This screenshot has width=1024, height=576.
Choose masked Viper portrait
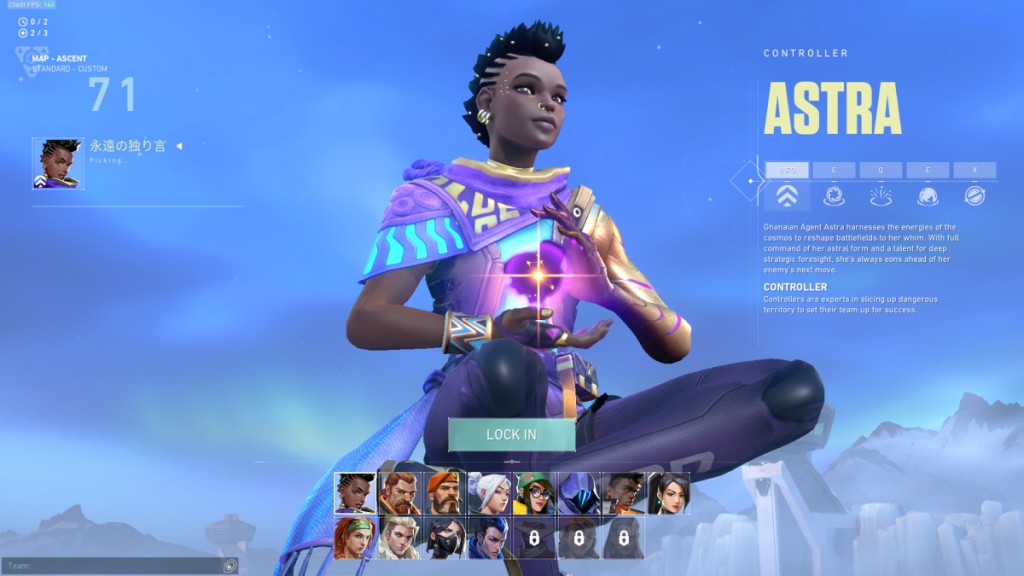tap(444, 537)
